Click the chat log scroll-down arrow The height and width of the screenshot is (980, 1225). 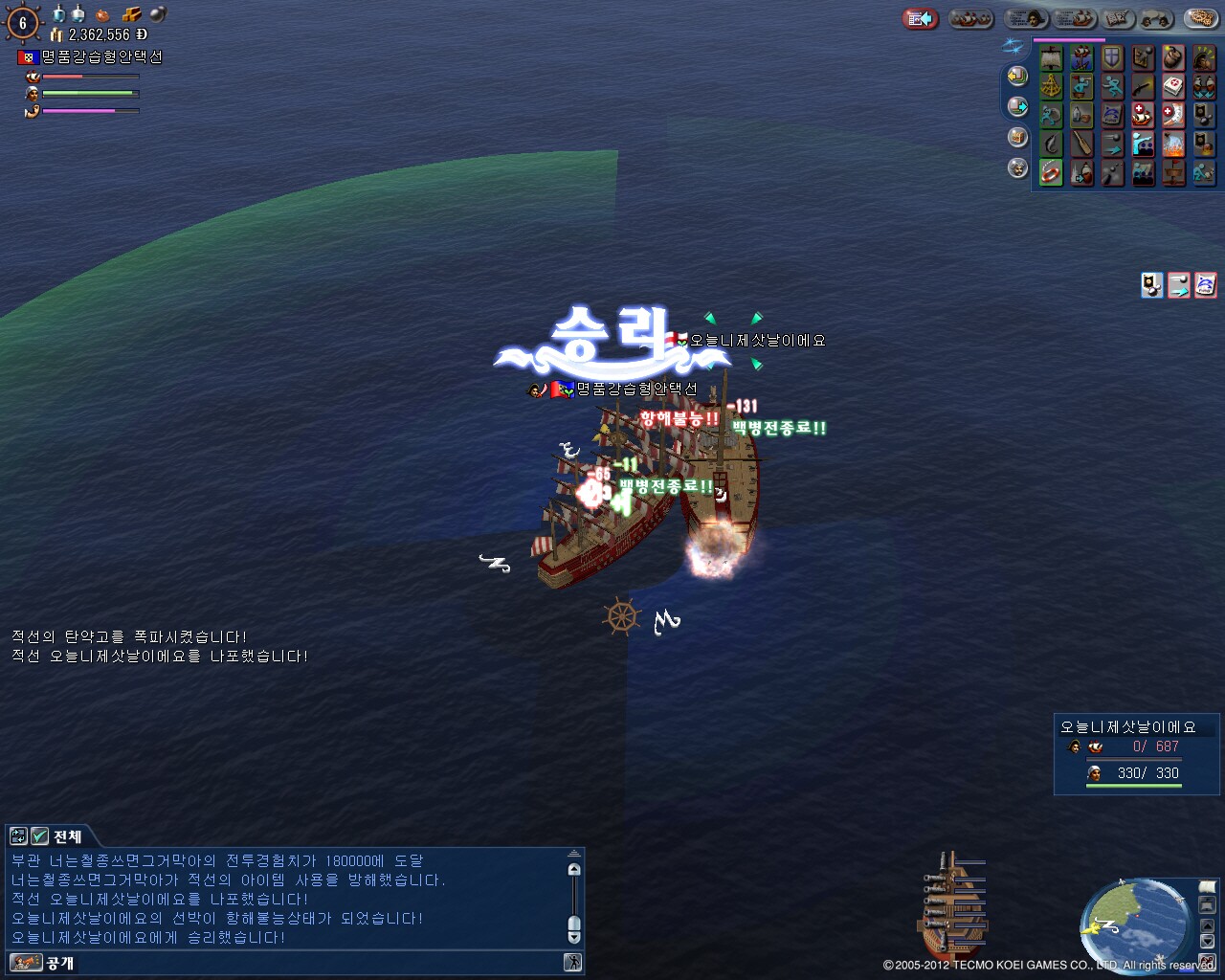(x=574, y=937)
